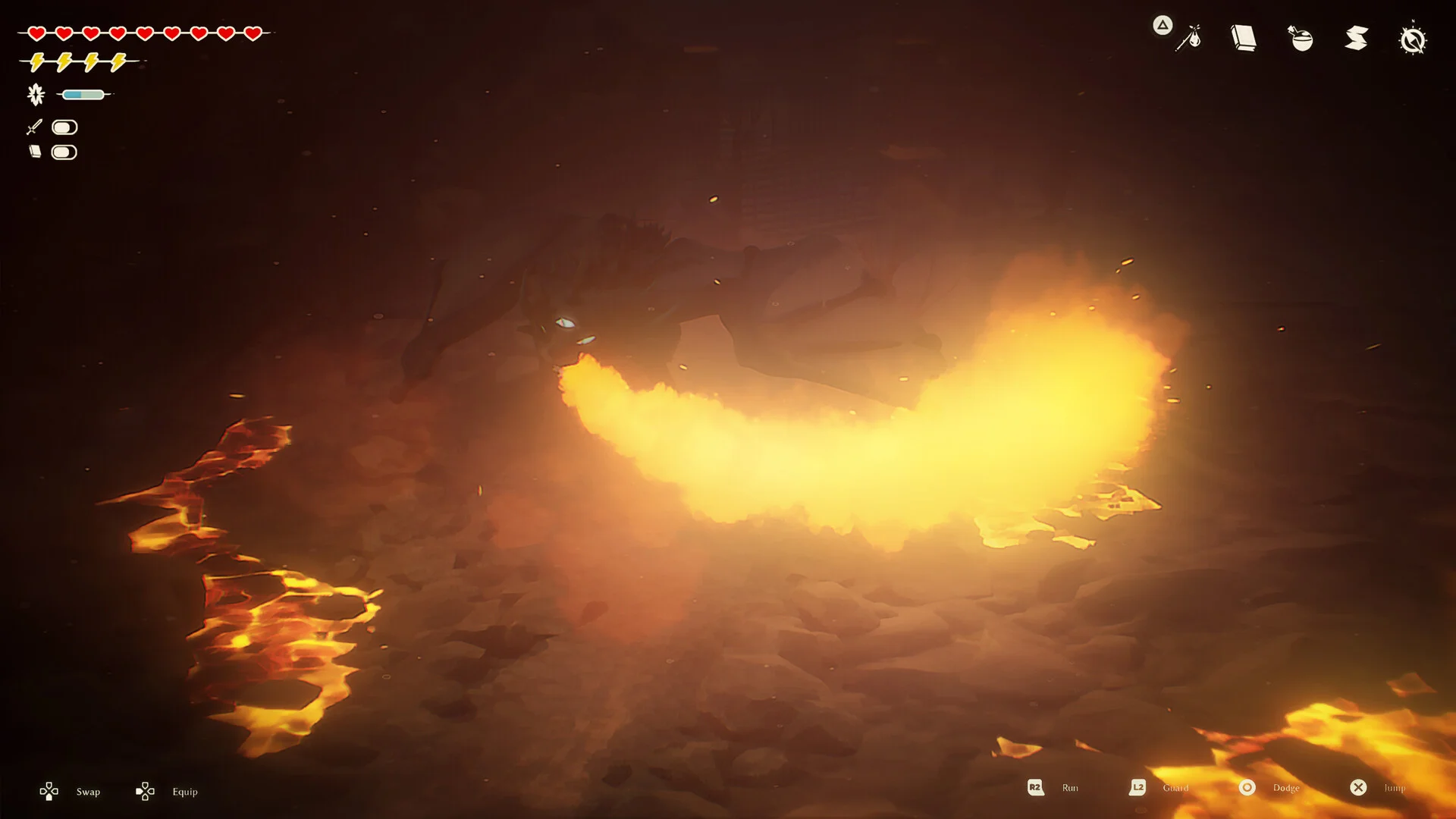Select the starburst ability icon
This screenshot has height=819, width=1456.
(x=36, y=95)
